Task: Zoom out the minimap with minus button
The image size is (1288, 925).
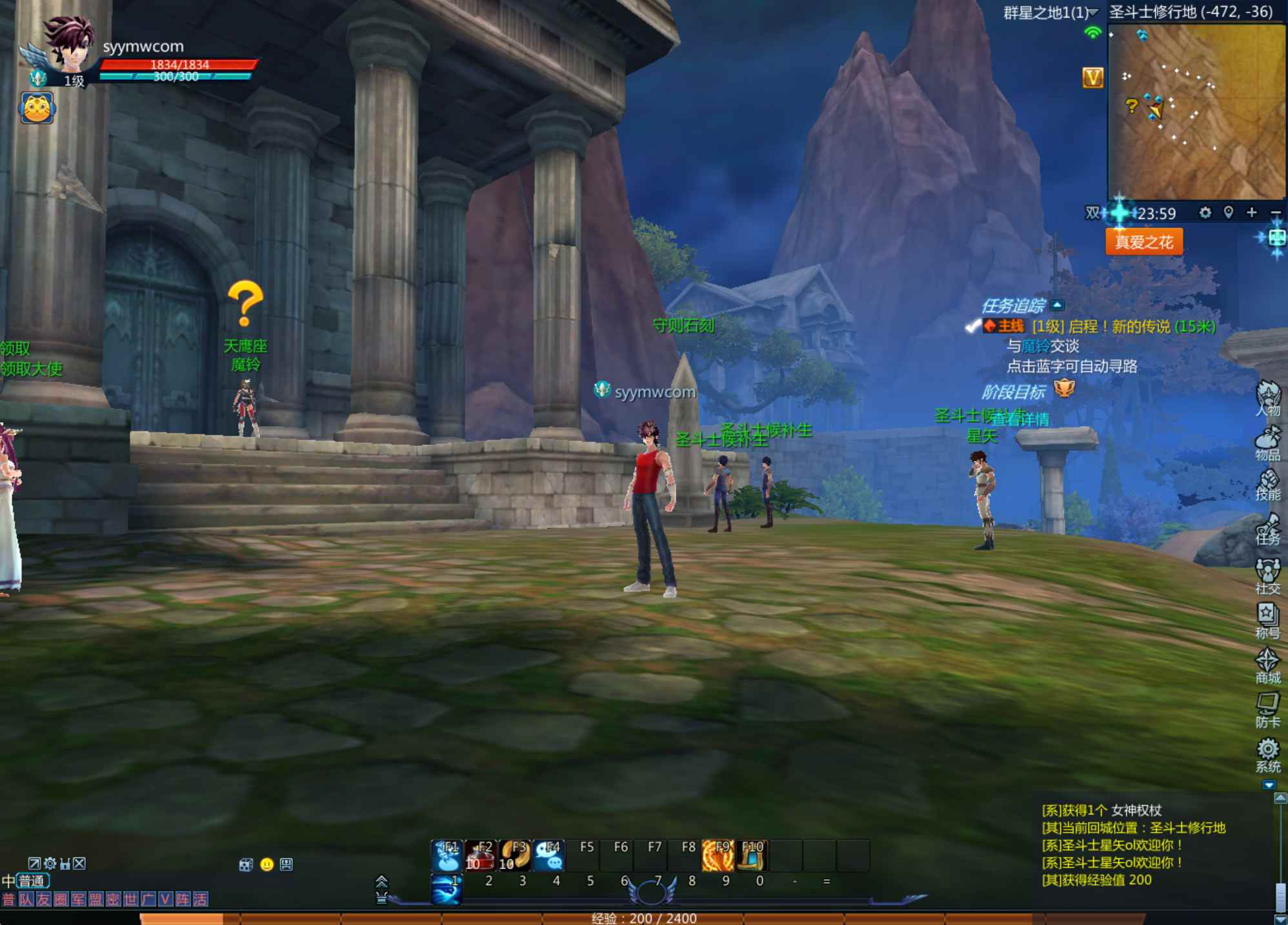Action: point(1275,212)
